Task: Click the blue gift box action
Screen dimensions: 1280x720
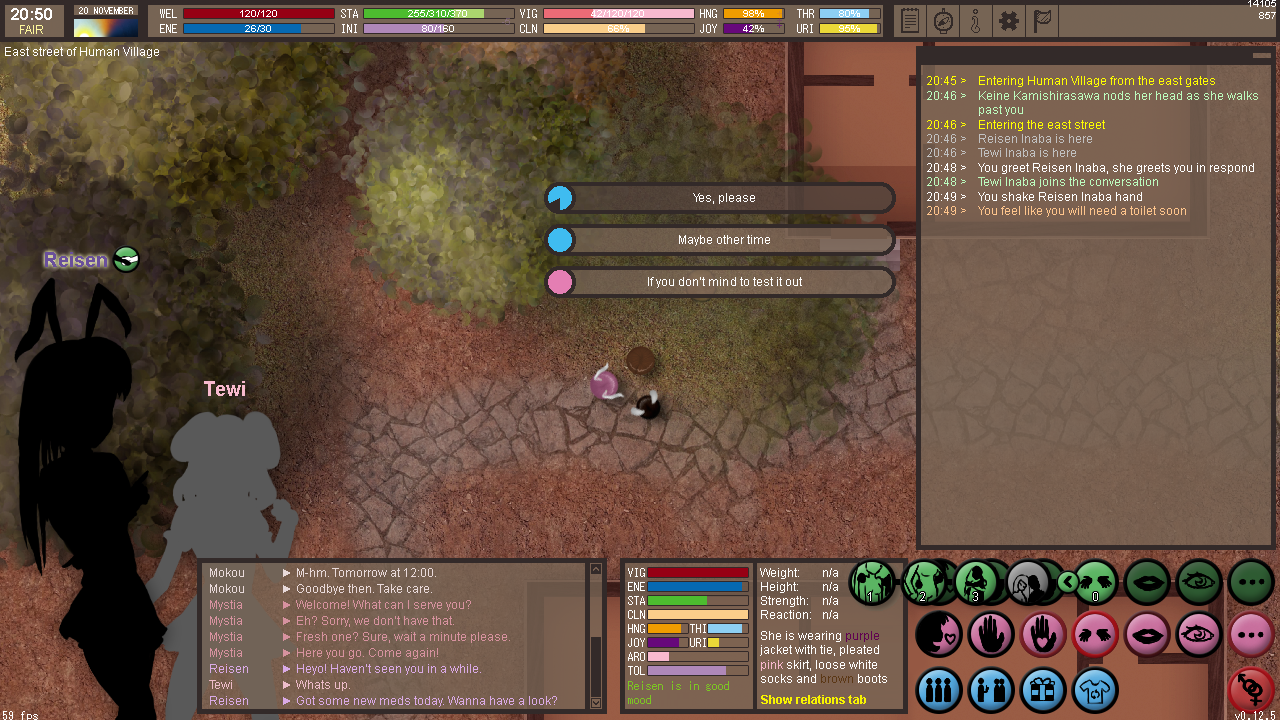Action: [x=1043, y=690]
